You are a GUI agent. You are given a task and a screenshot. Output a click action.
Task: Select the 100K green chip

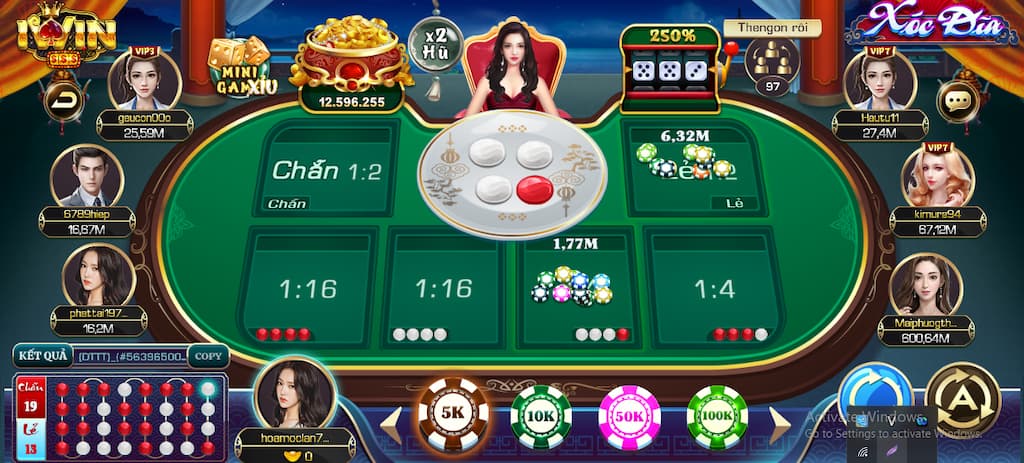[717, 416]
